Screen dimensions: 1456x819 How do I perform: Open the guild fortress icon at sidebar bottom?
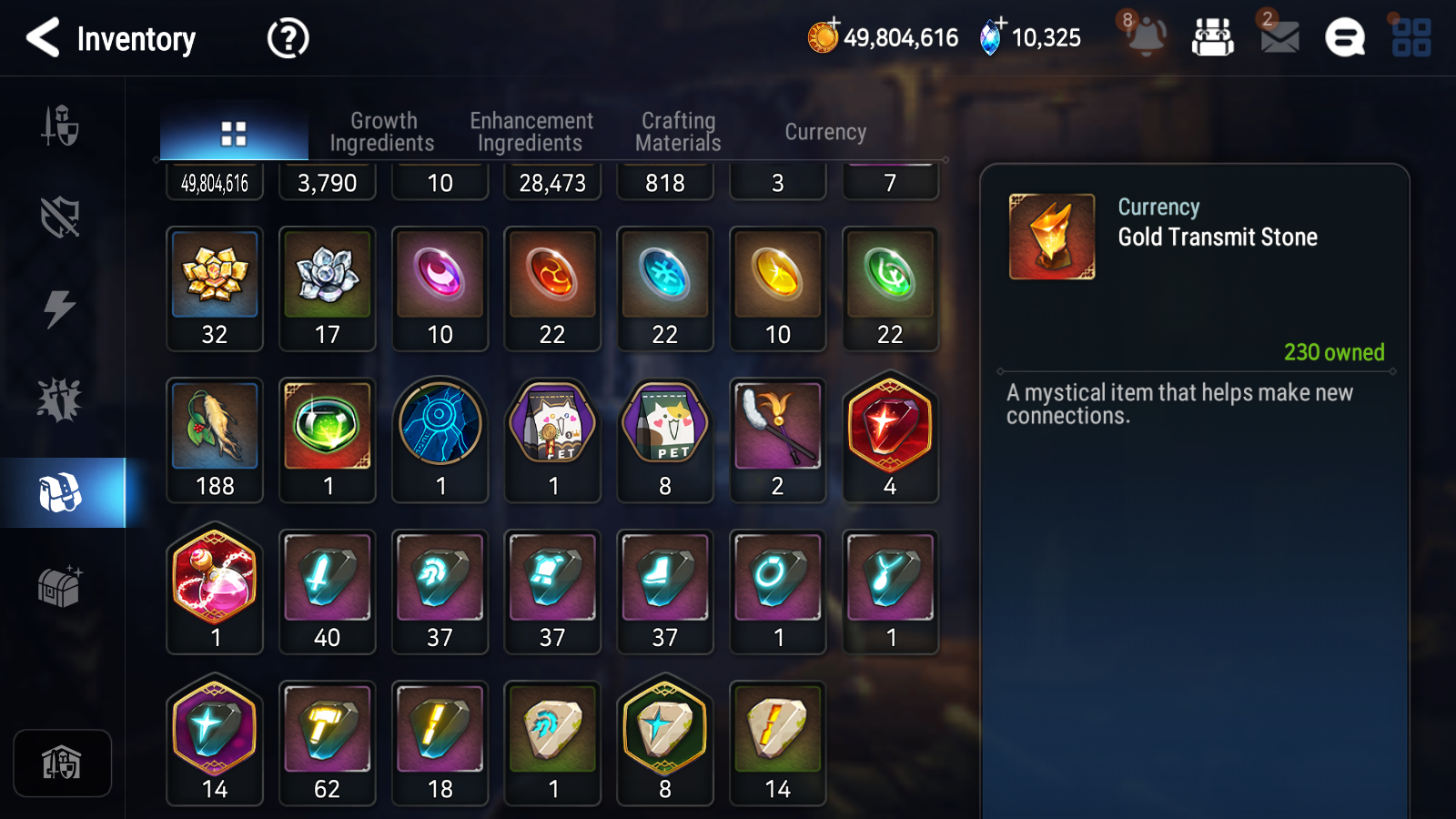62,763
